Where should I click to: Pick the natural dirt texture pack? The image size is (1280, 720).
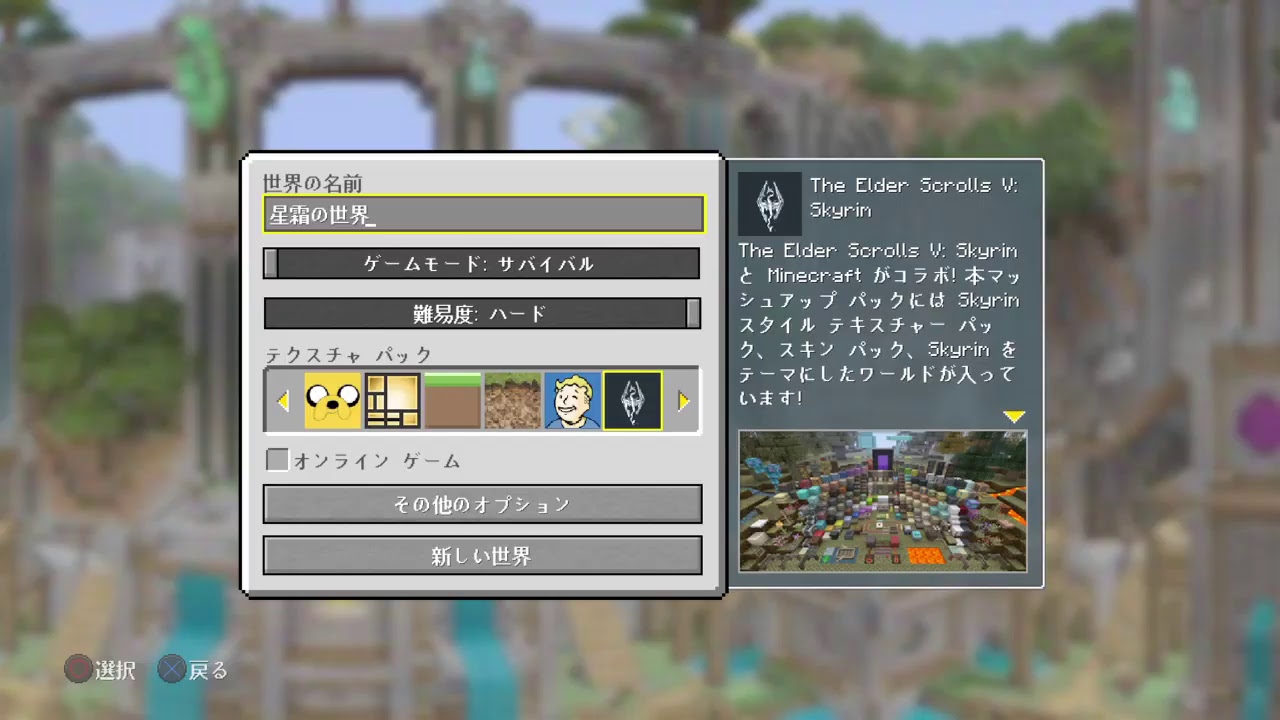(x=512, y=400)
